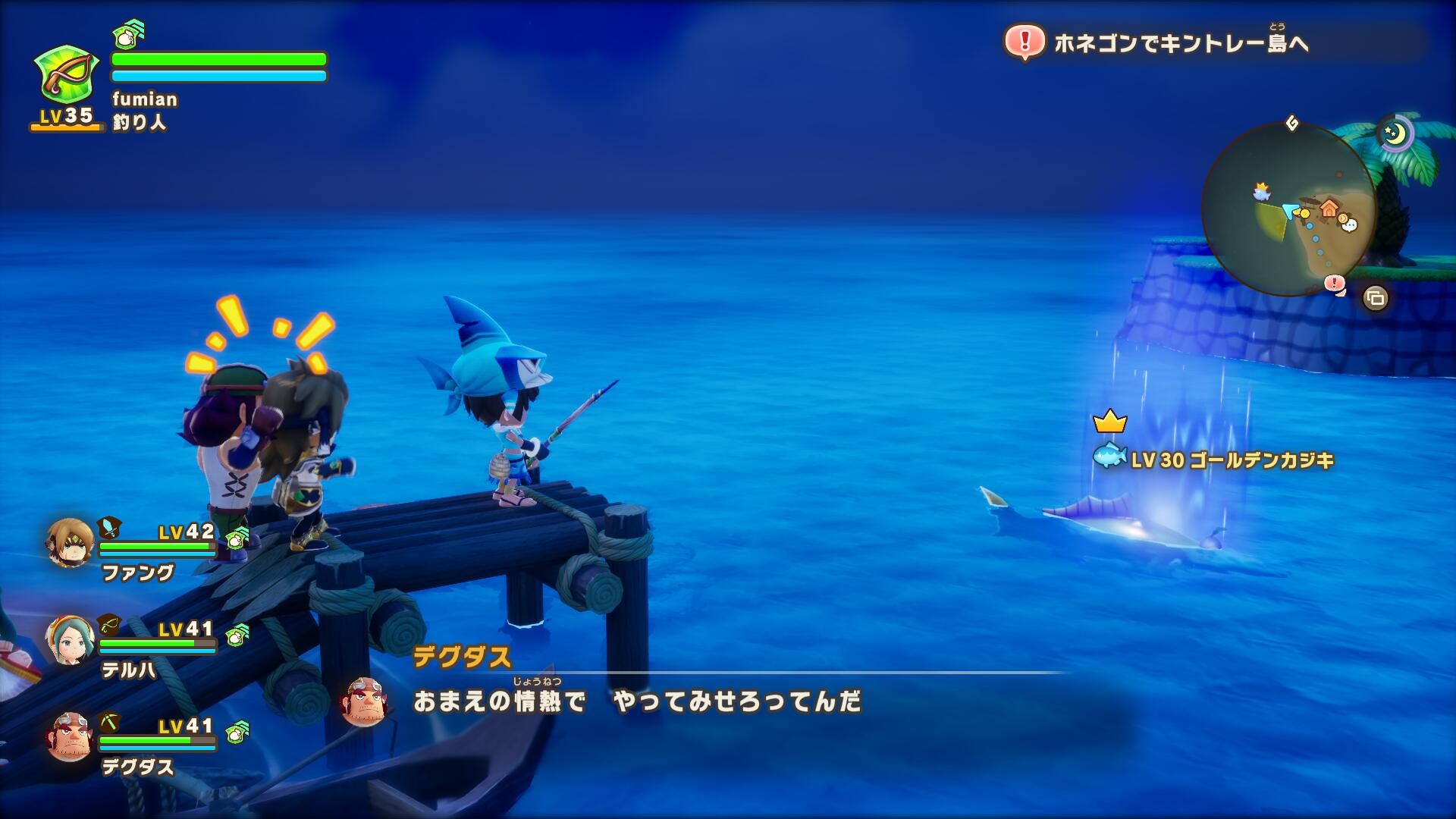The height and width of the screenshot is (819, 1456).
Task: Select party member デグダス portrait
Action: click(70, 736)
